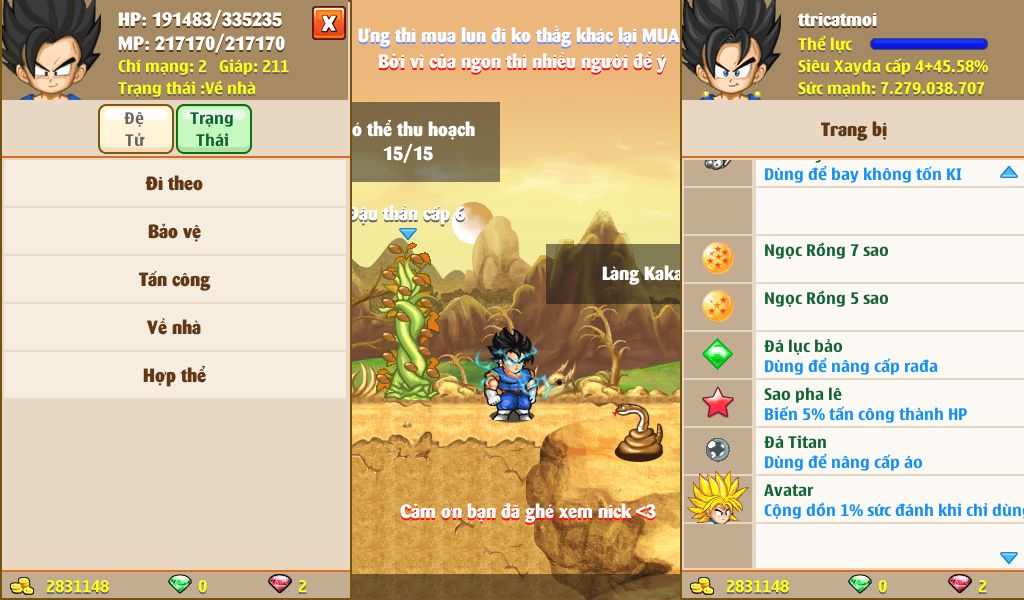Screen dimensions: 1024x600
Task: Click the inventory scroll-up arrow
Action: [1008, 173]
